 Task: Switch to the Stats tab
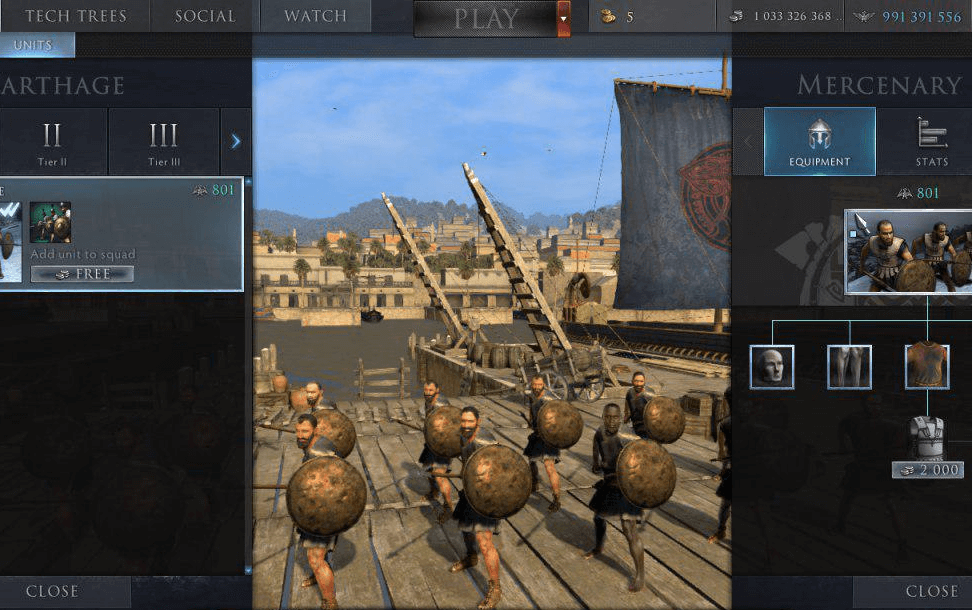pos(931,142)
